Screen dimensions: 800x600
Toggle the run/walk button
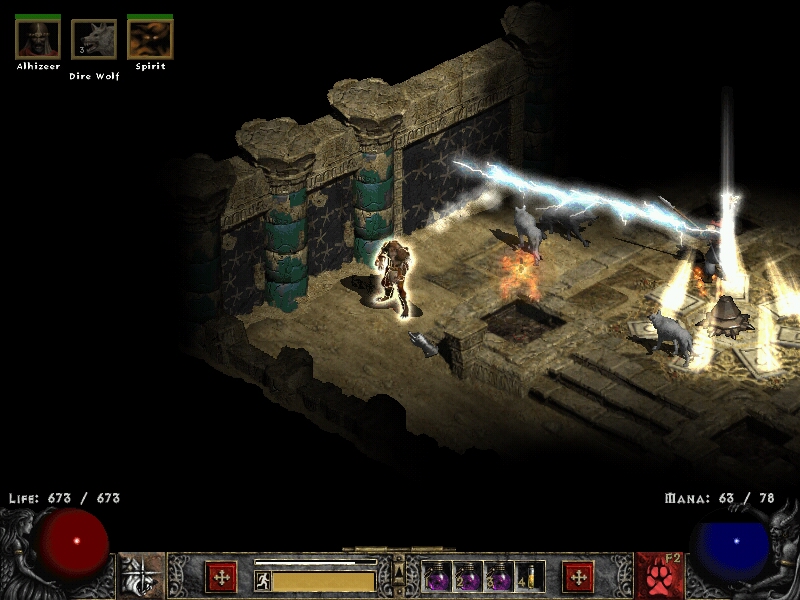click(x=264, y=581)
